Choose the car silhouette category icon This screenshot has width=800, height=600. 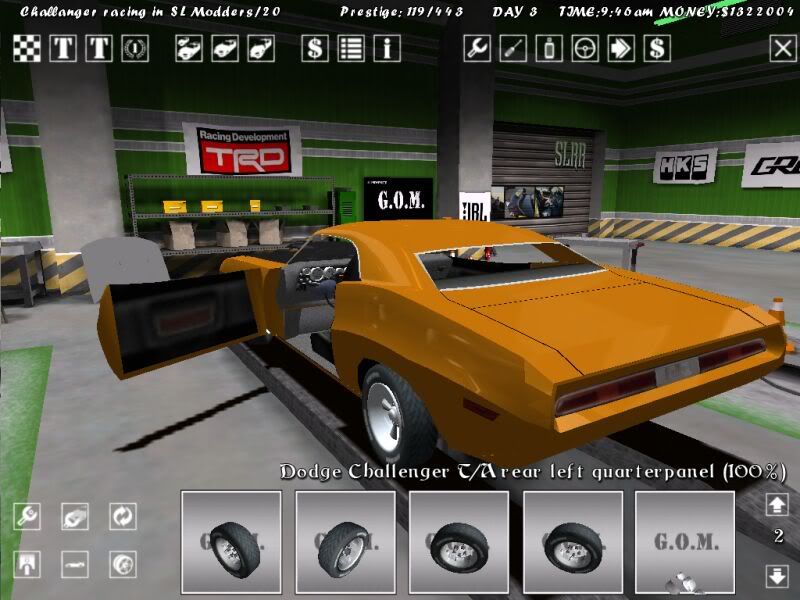coord(75,564)
